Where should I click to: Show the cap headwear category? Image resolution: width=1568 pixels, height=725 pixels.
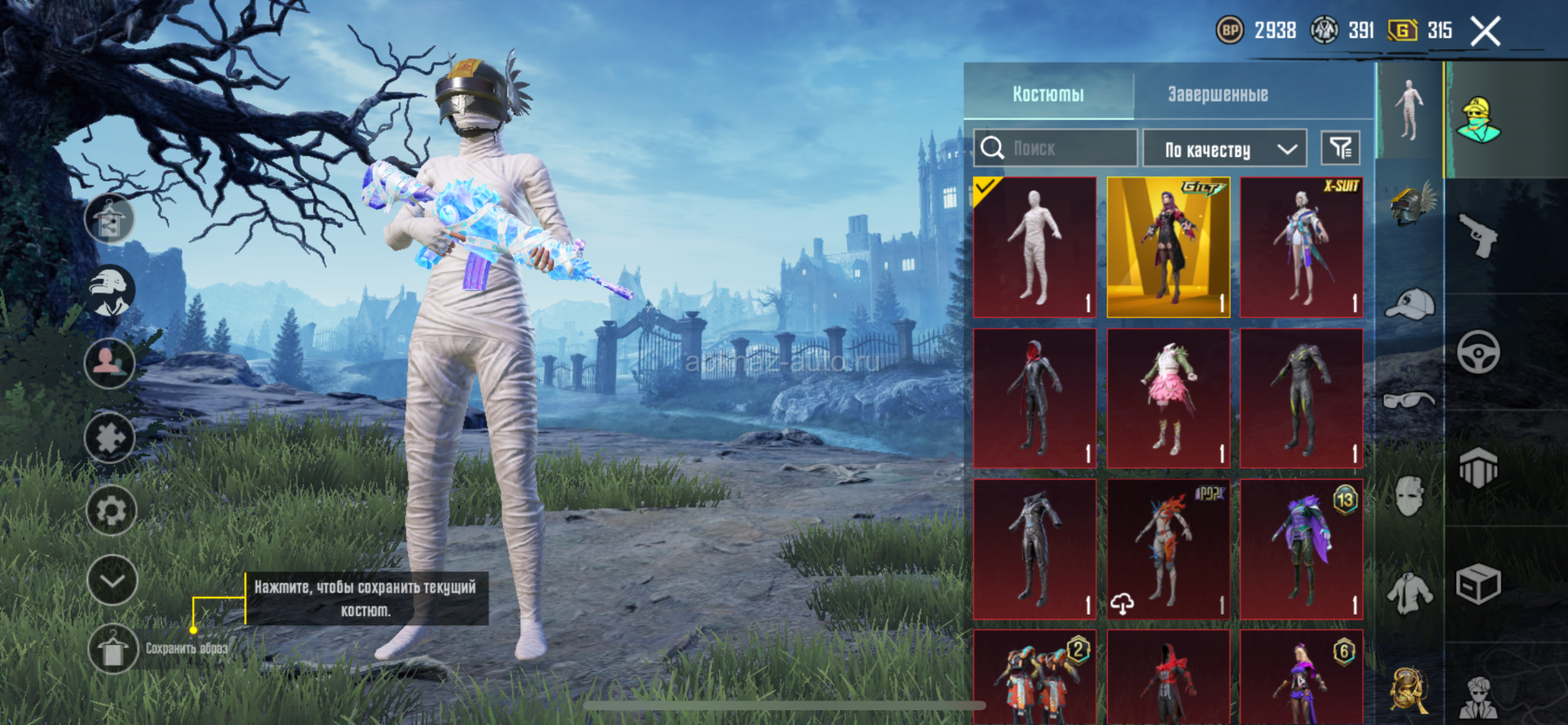pos(1410,304)
